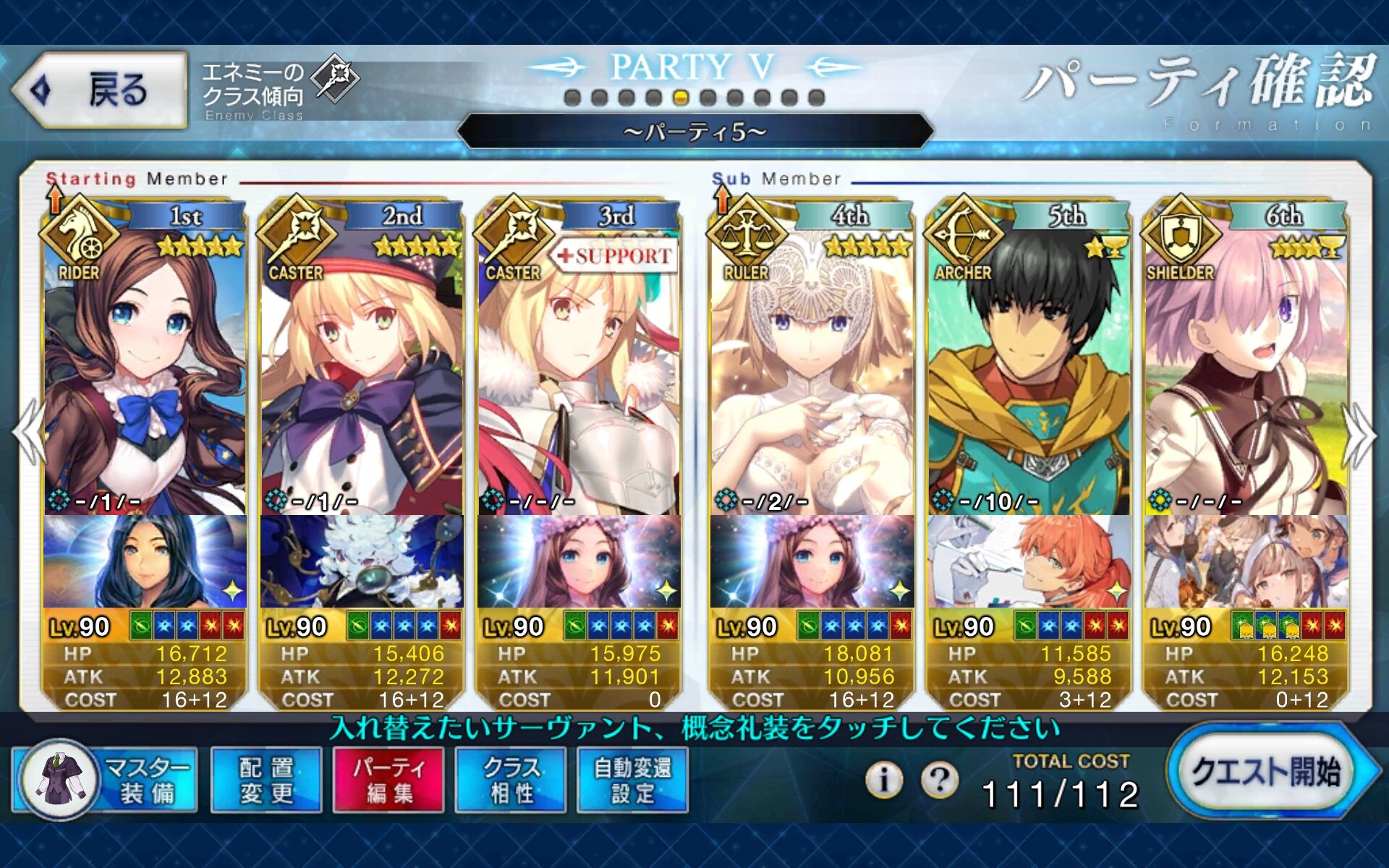The image size is (1389, 868).
Task: Open the question mark help icon
Action: point(939,780)
